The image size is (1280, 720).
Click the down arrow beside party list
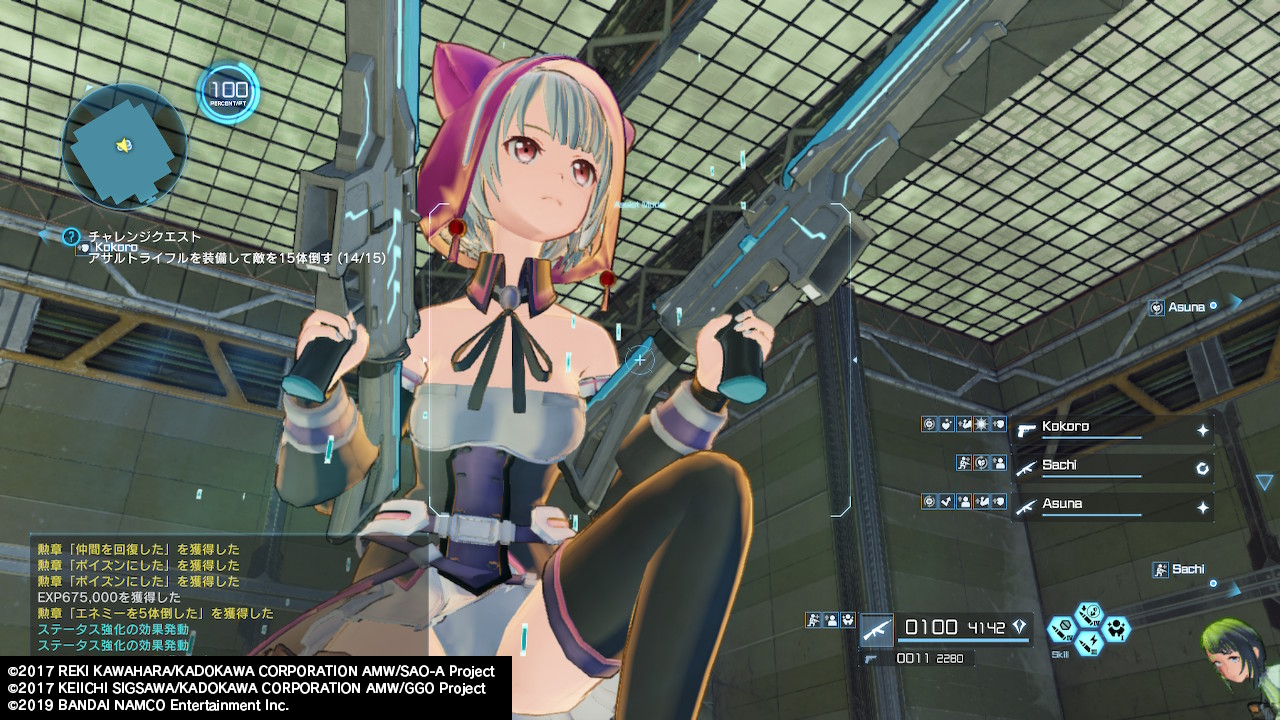[1264, 482]
